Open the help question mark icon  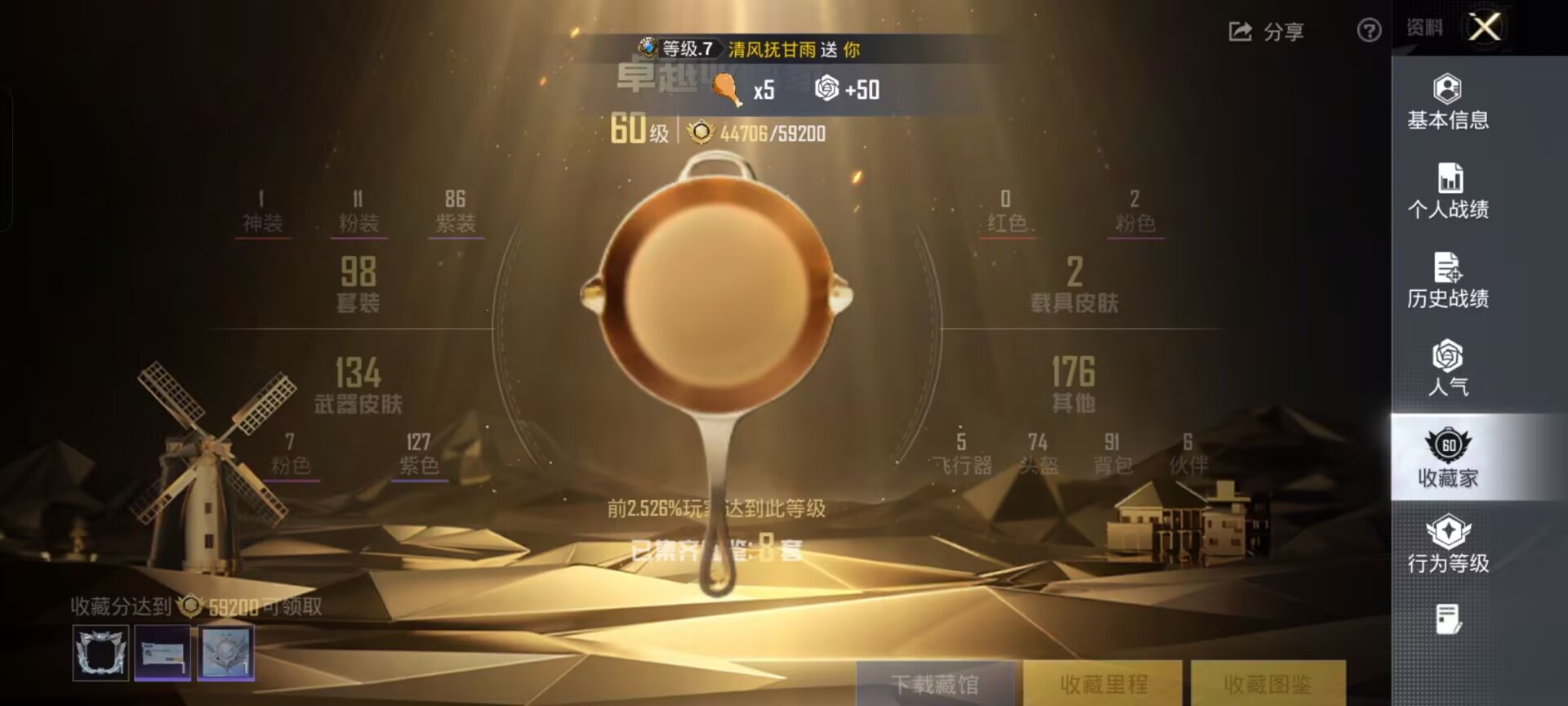pyautogui.click(x=1367, y=32)
